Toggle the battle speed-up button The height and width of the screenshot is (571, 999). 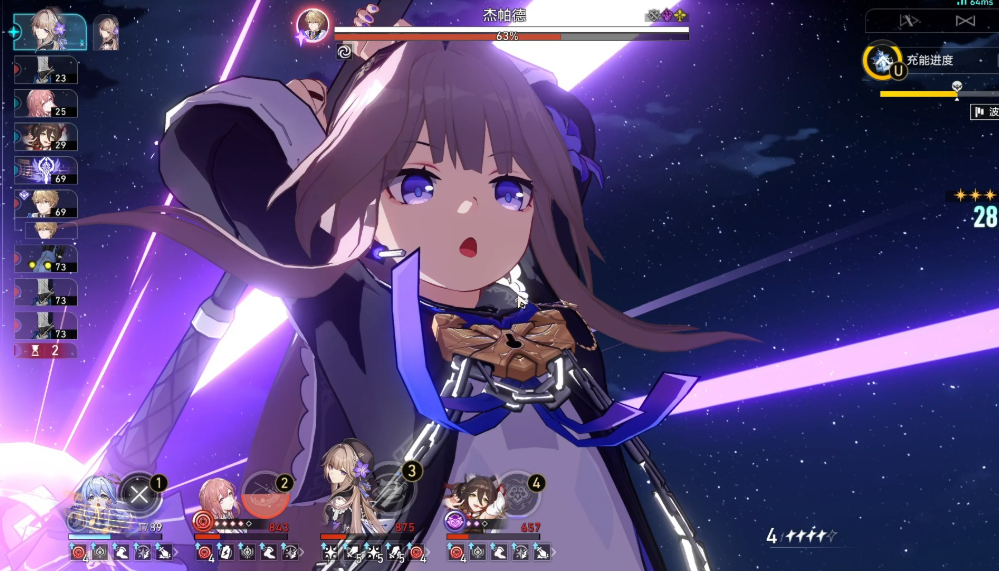[965, 21]
